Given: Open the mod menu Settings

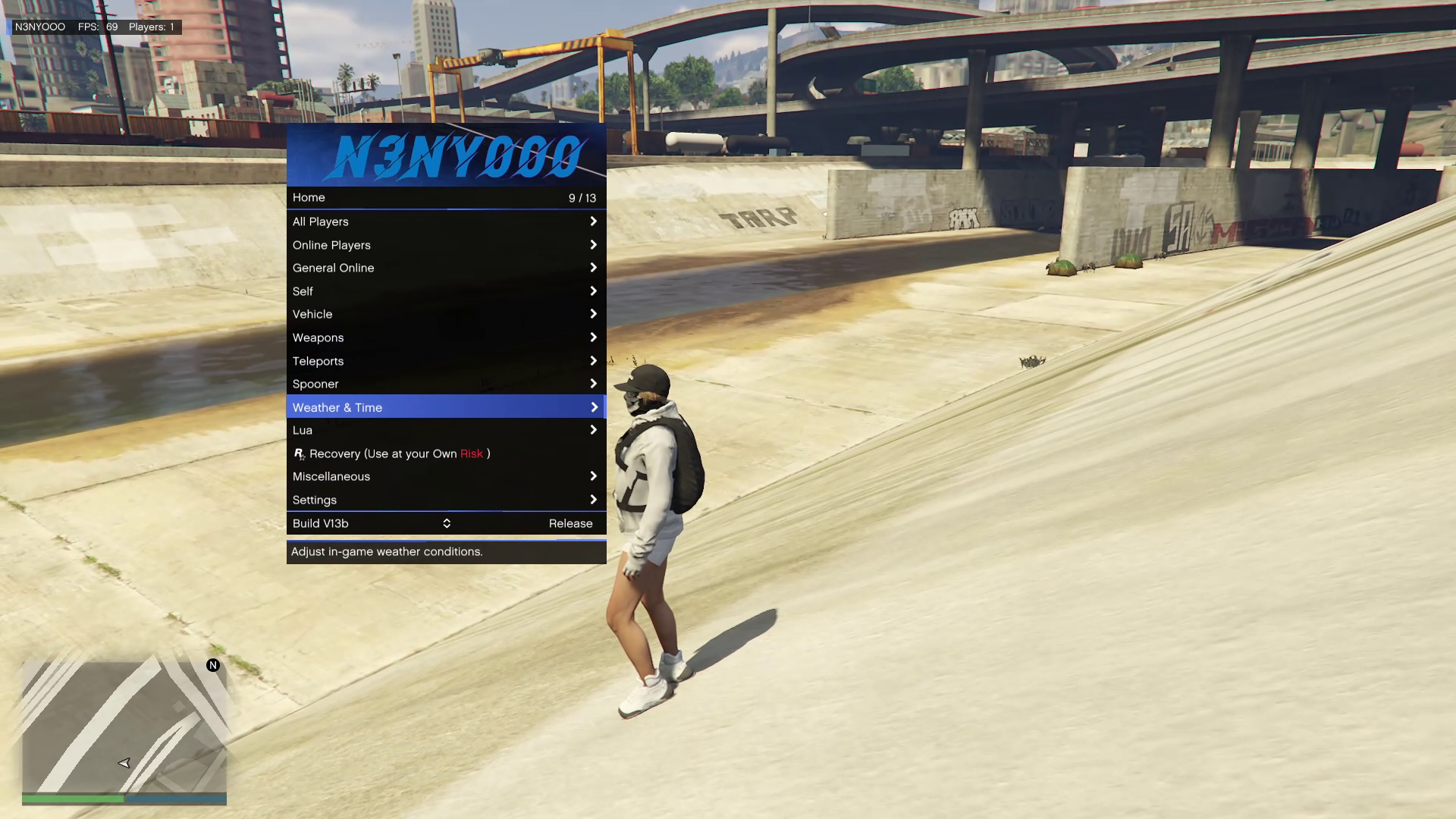Looking at the screenshot, I should (446, 500).
